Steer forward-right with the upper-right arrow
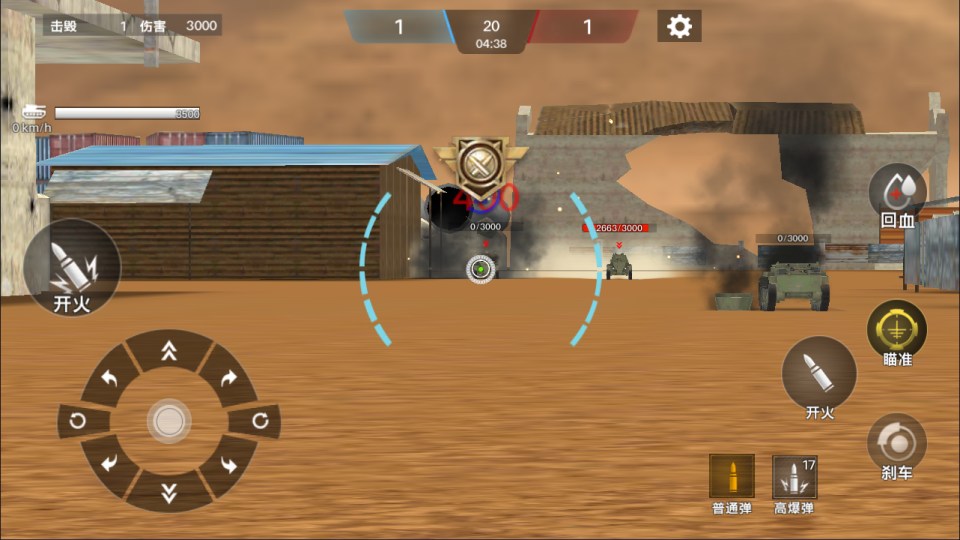 (229, 379)
